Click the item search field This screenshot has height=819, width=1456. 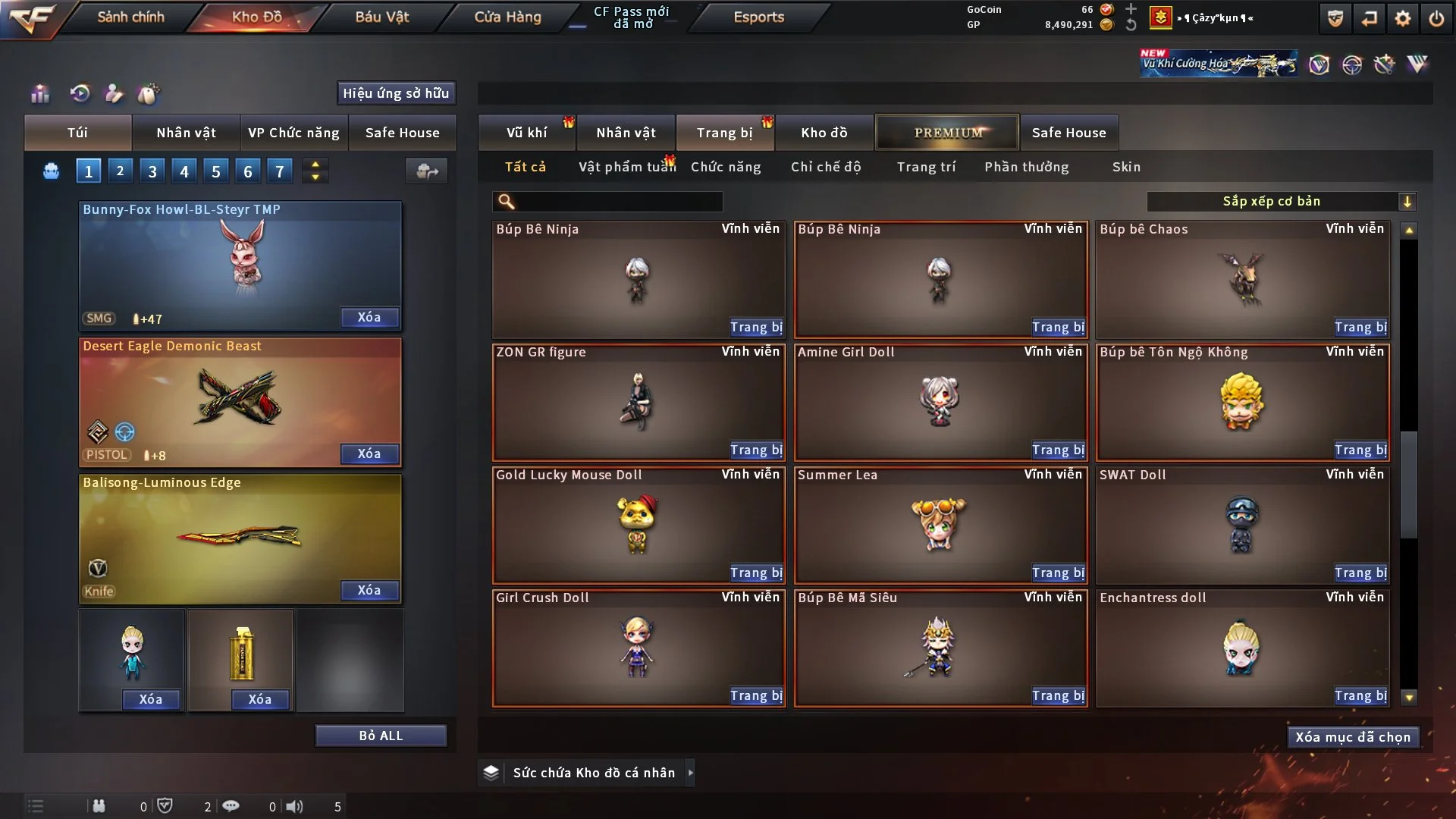click(618, 202)
